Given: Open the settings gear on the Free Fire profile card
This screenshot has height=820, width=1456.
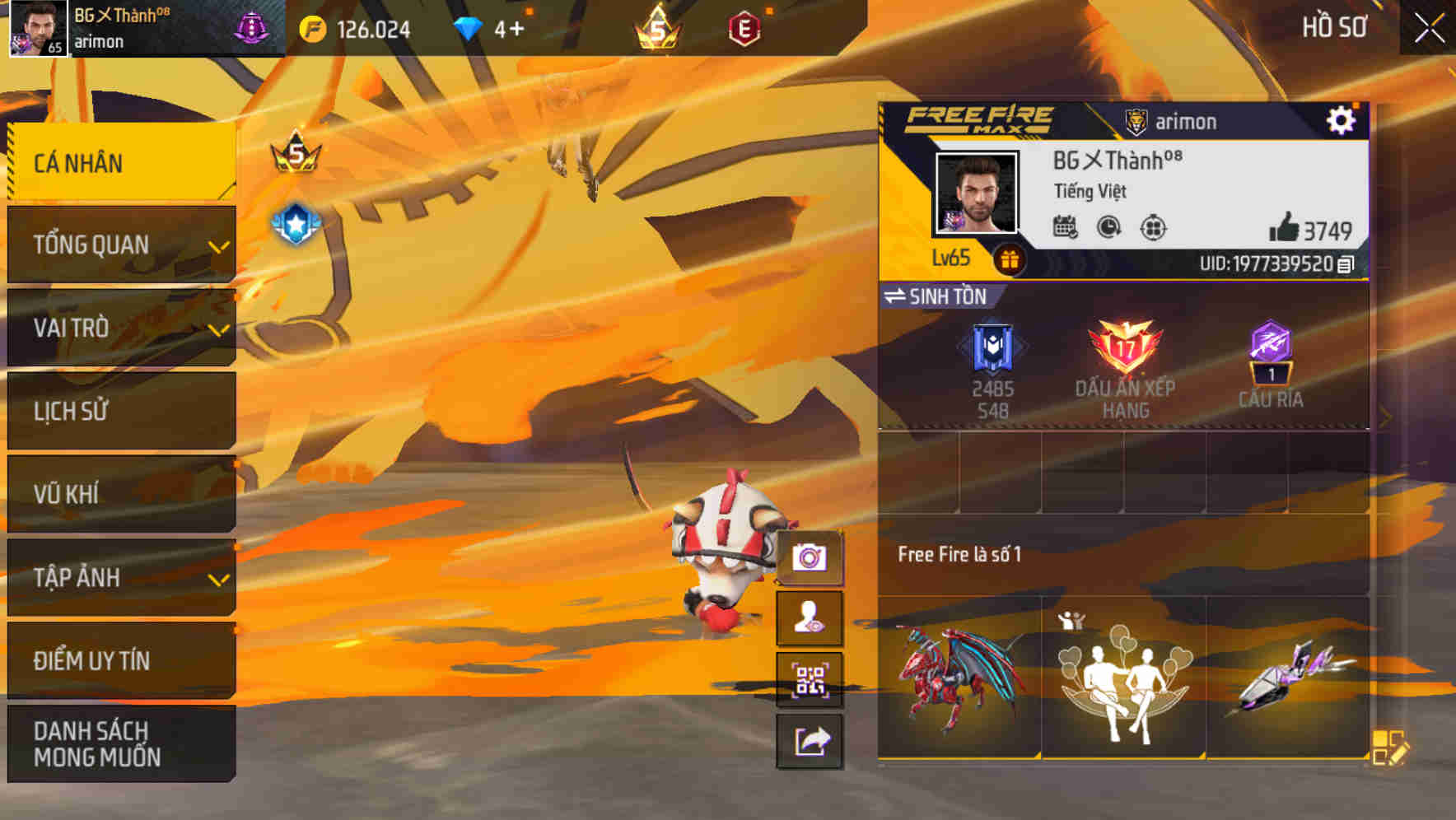Looking at the screenshot, I should 1342,120.
